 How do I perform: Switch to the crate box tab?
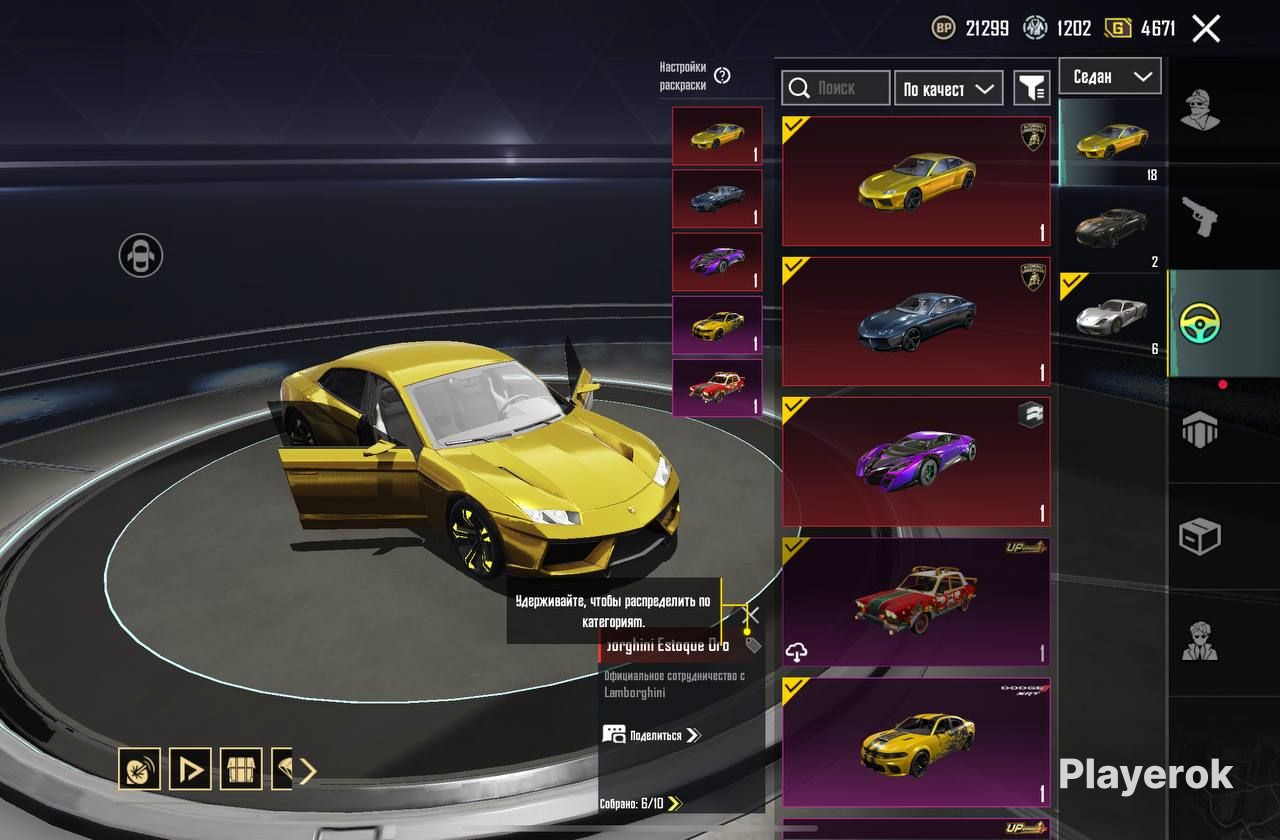pyautogui.click(x=1199, y=537)
